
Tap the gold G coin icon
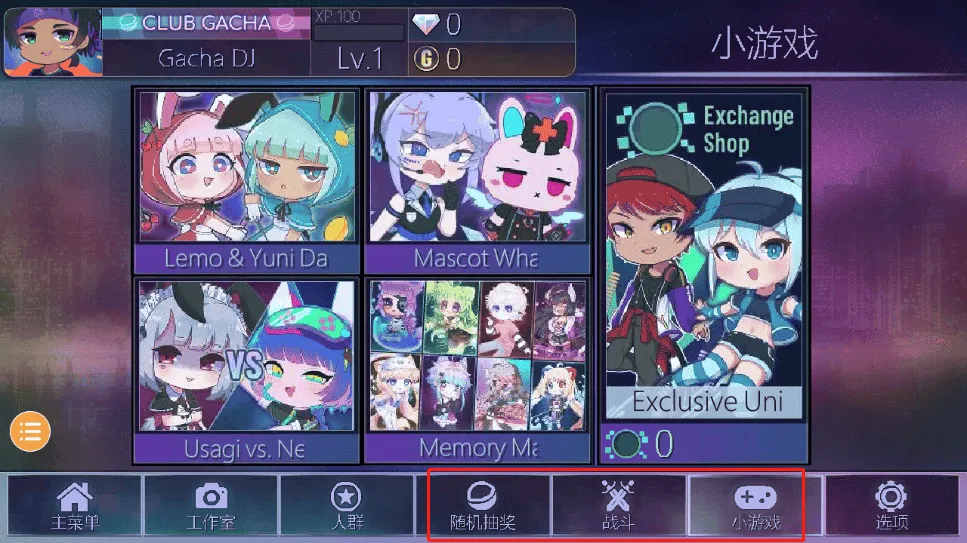pos(425,60)
